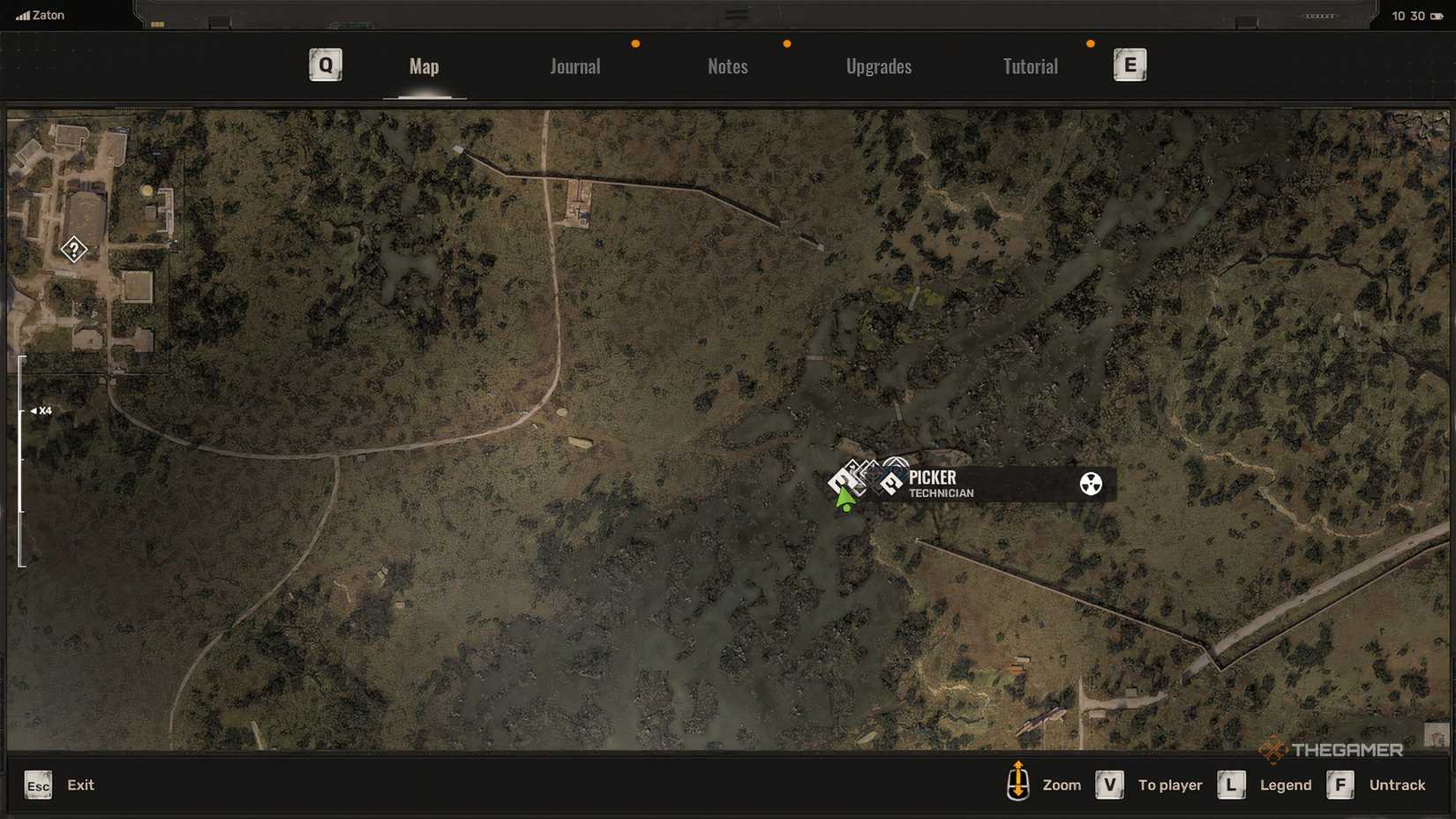Image resolution: width=1456 pixels, height=819 pixels.
Task: Exit the map screen via Esc
Action: [37, 785]
